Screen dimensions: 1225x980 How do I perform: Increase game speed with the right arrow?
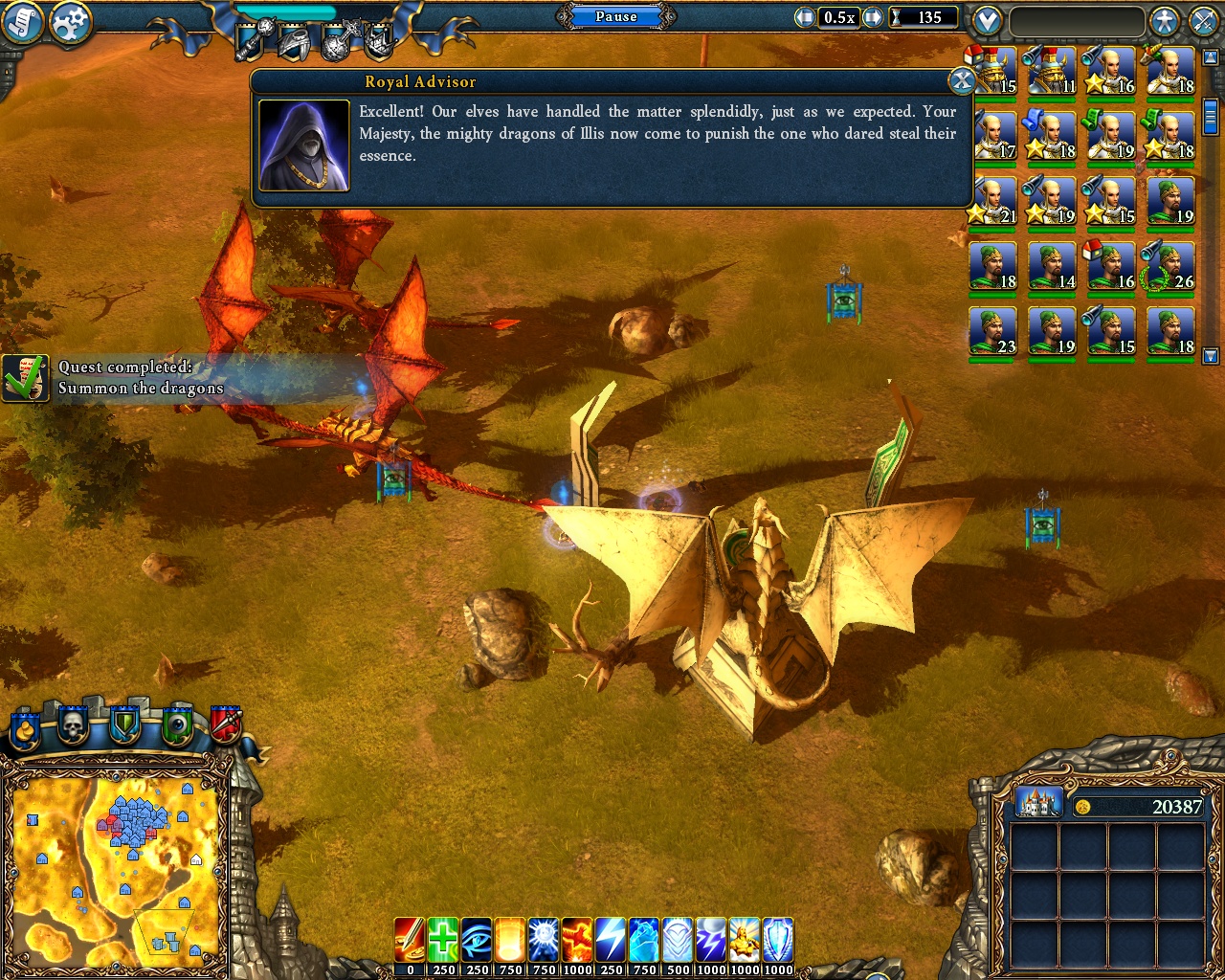[x=872, y=17]
